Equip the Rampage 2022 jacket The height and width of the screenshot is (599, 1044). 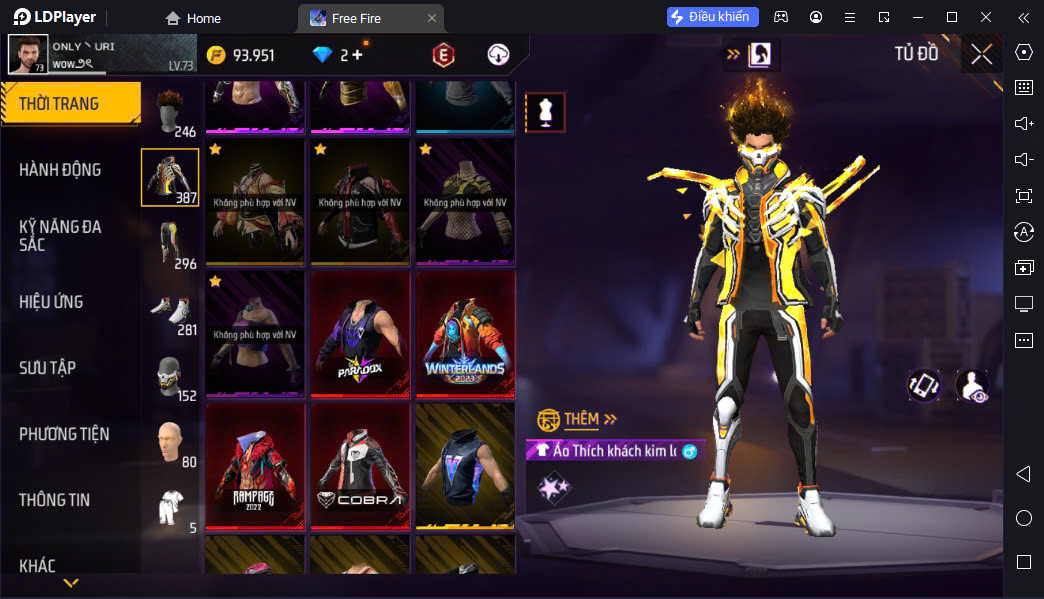coord(255,466)
